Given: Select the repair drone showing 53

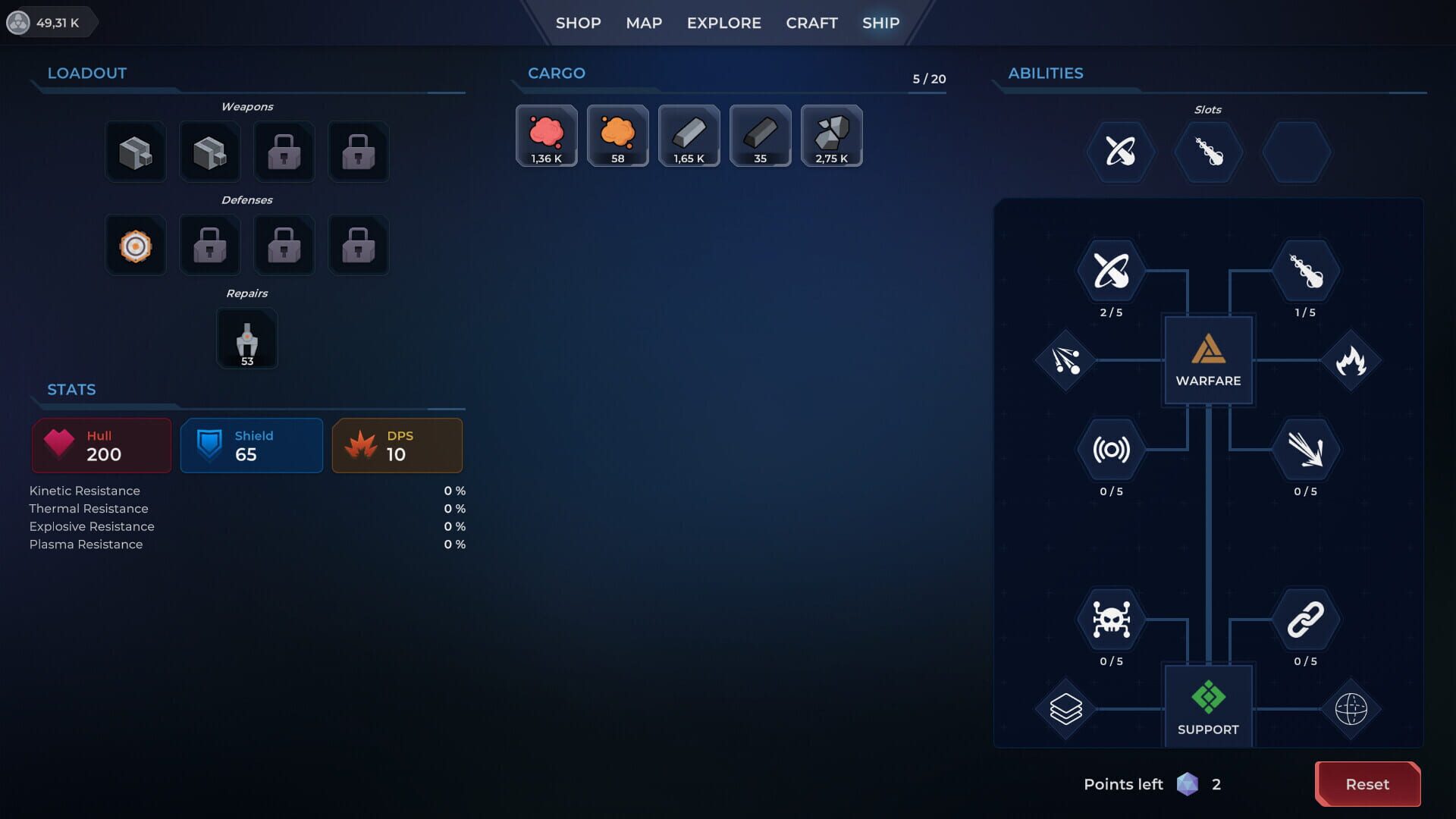Looking at the screenshot, I should (x=247, y=338).
